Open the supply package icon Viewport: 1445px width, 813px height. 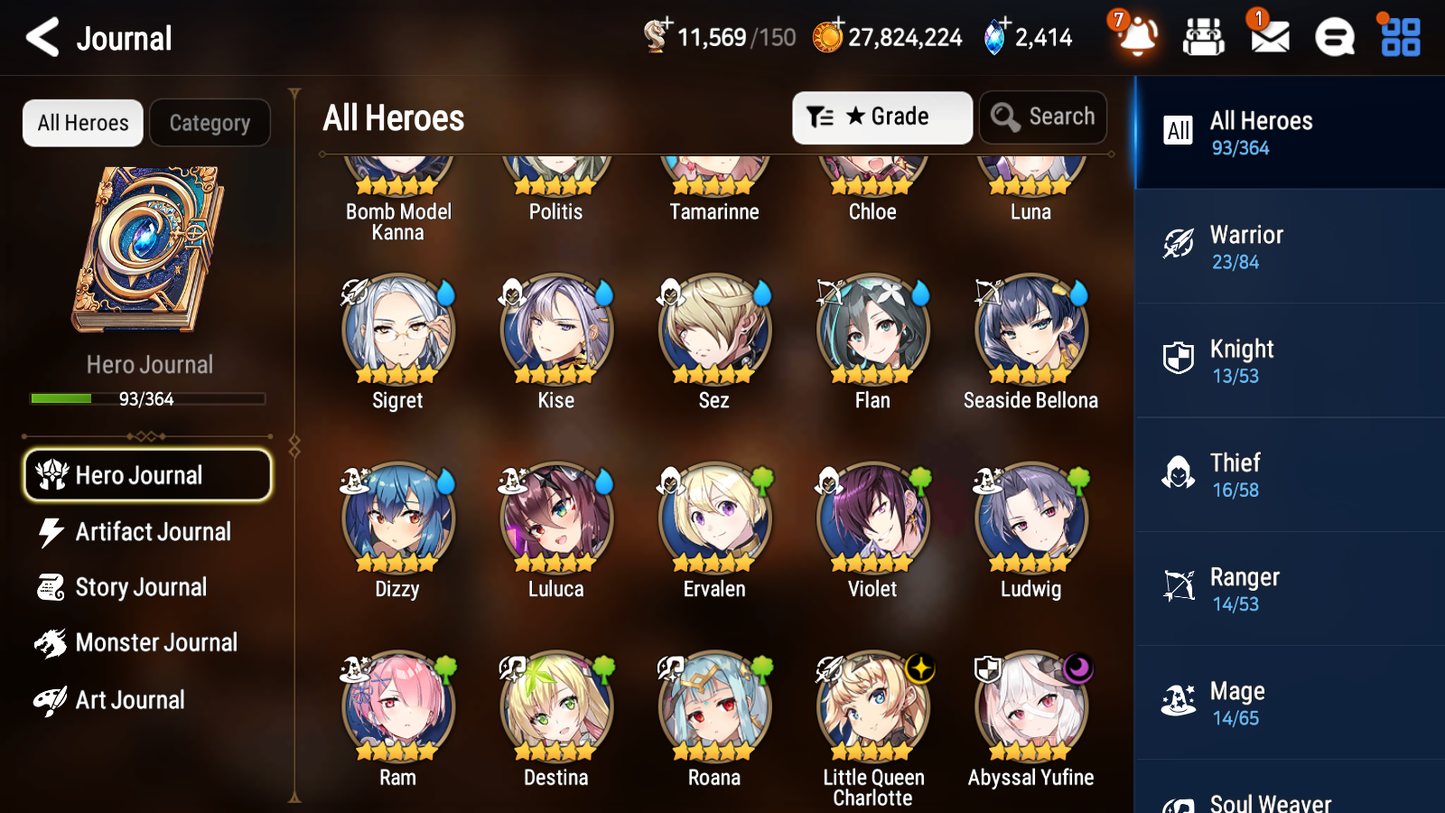(x=1203, y=37)
